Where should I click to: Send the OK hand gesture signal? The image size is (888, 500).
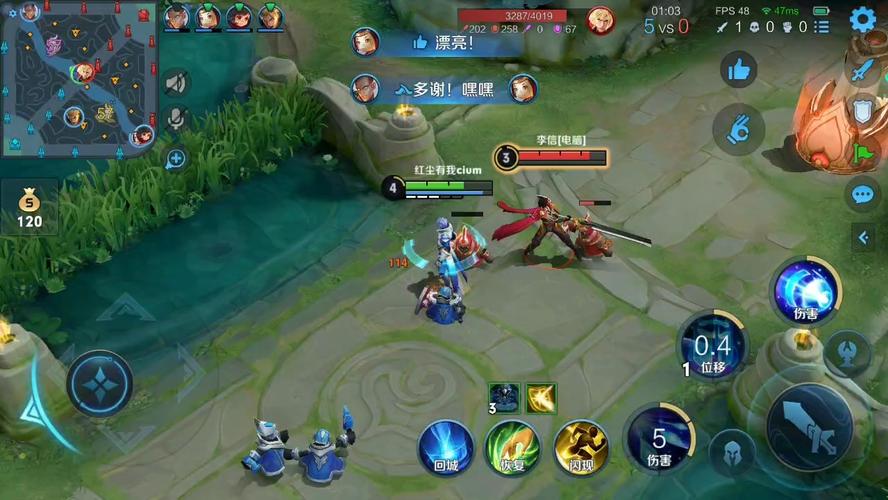point(739,129)
